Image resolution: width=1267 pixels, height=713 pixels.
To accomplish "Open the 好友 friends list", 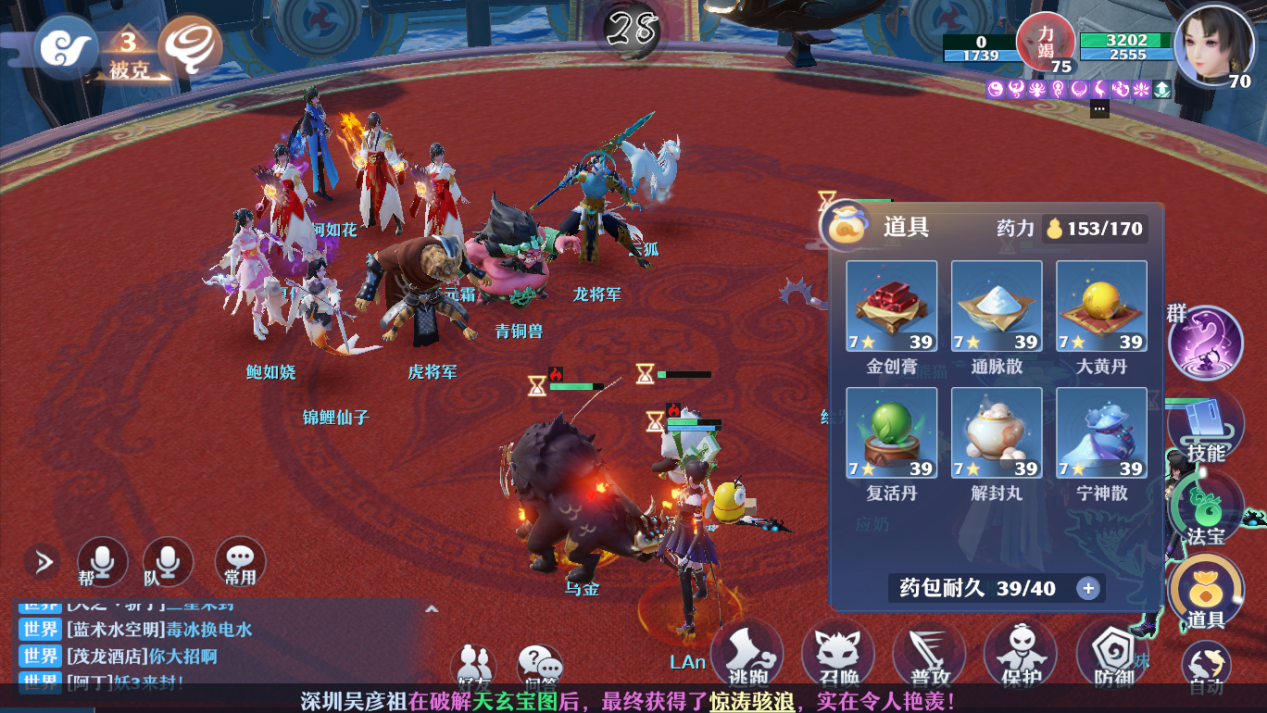I will (x=473, y=666).
